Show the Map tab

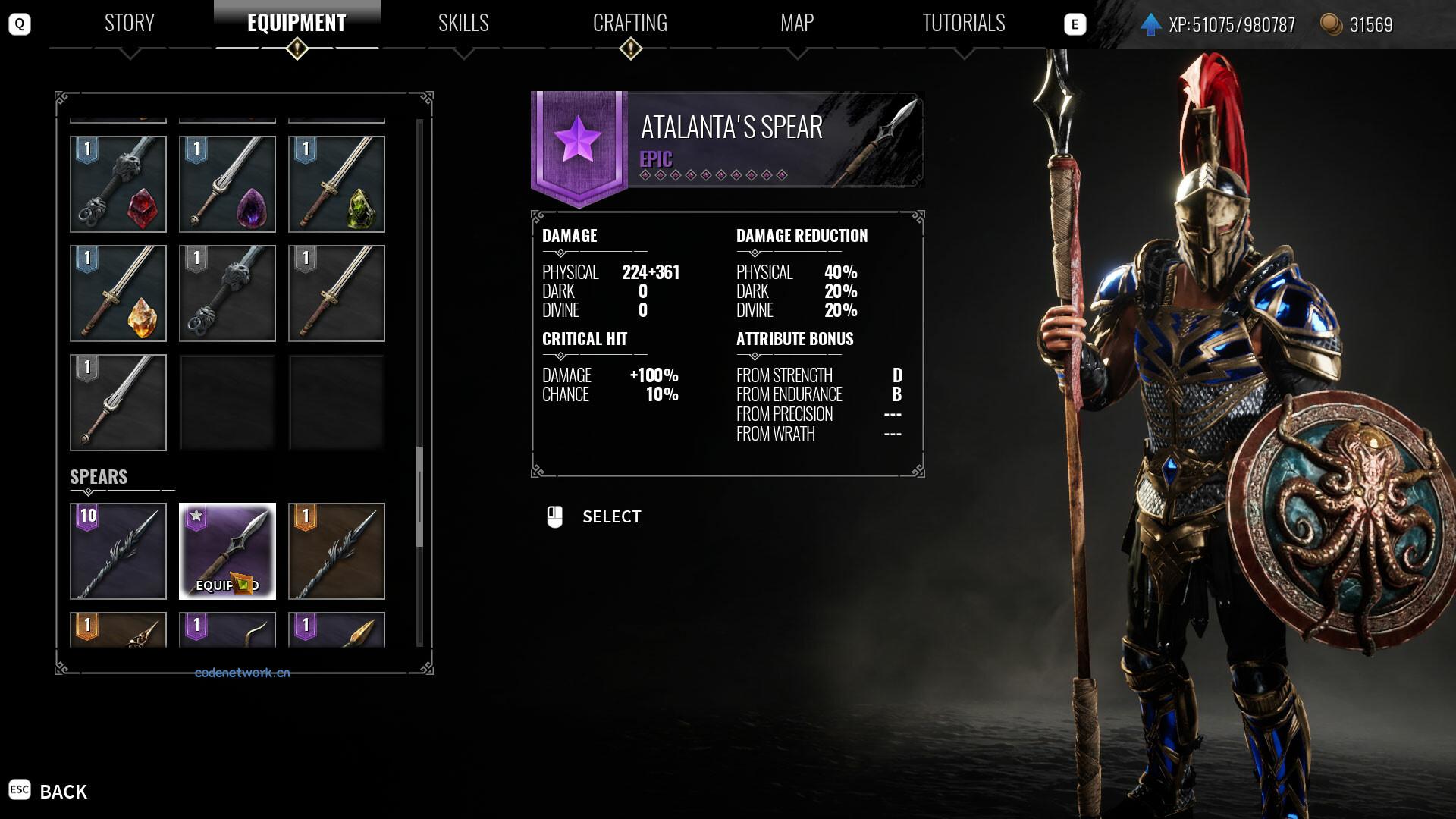click(x=797, y=24)
